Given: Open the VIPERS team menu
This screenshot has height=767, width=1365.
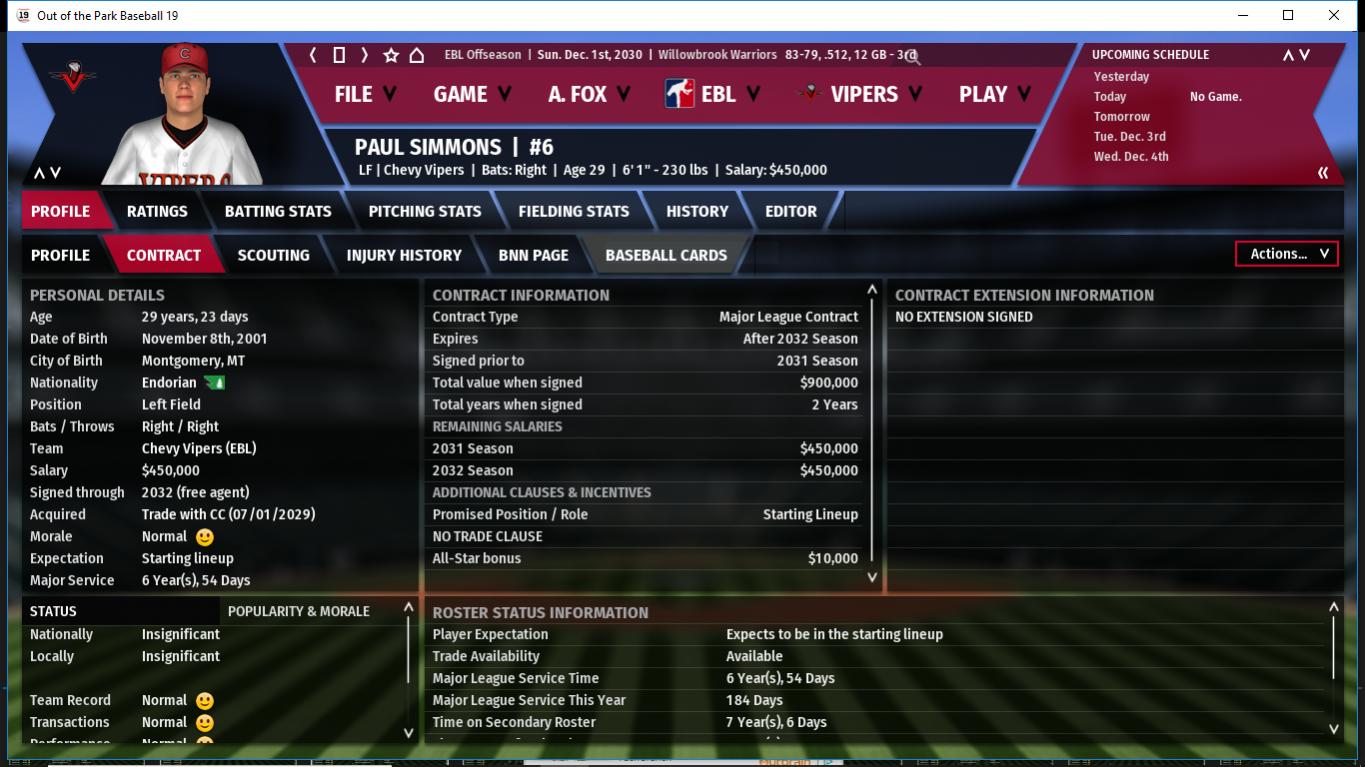Looking at the screenshot, I should pos(862,94).
